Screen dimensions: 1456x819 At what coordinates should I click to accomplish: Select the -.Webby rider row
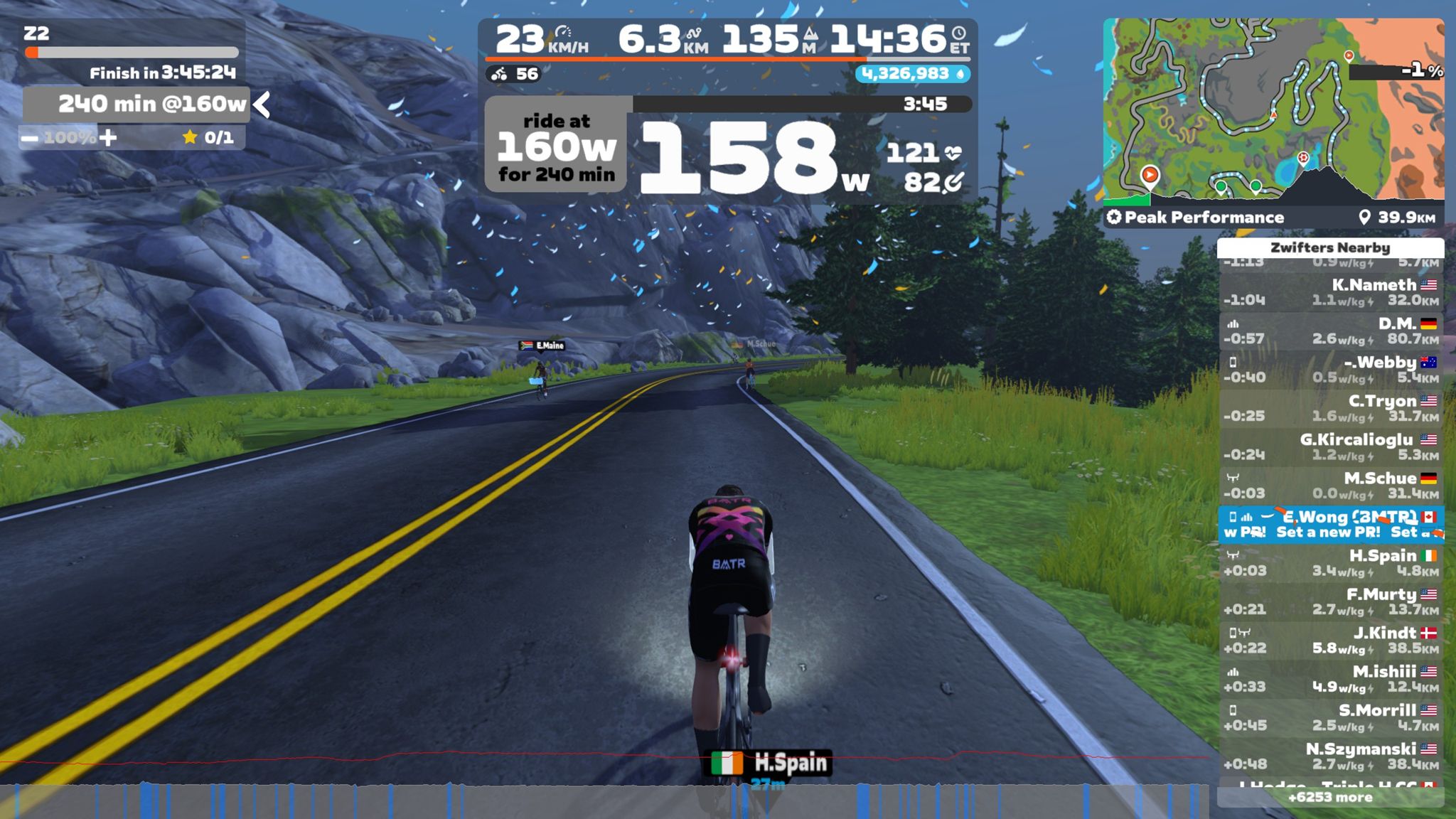tap(1331, 370)
